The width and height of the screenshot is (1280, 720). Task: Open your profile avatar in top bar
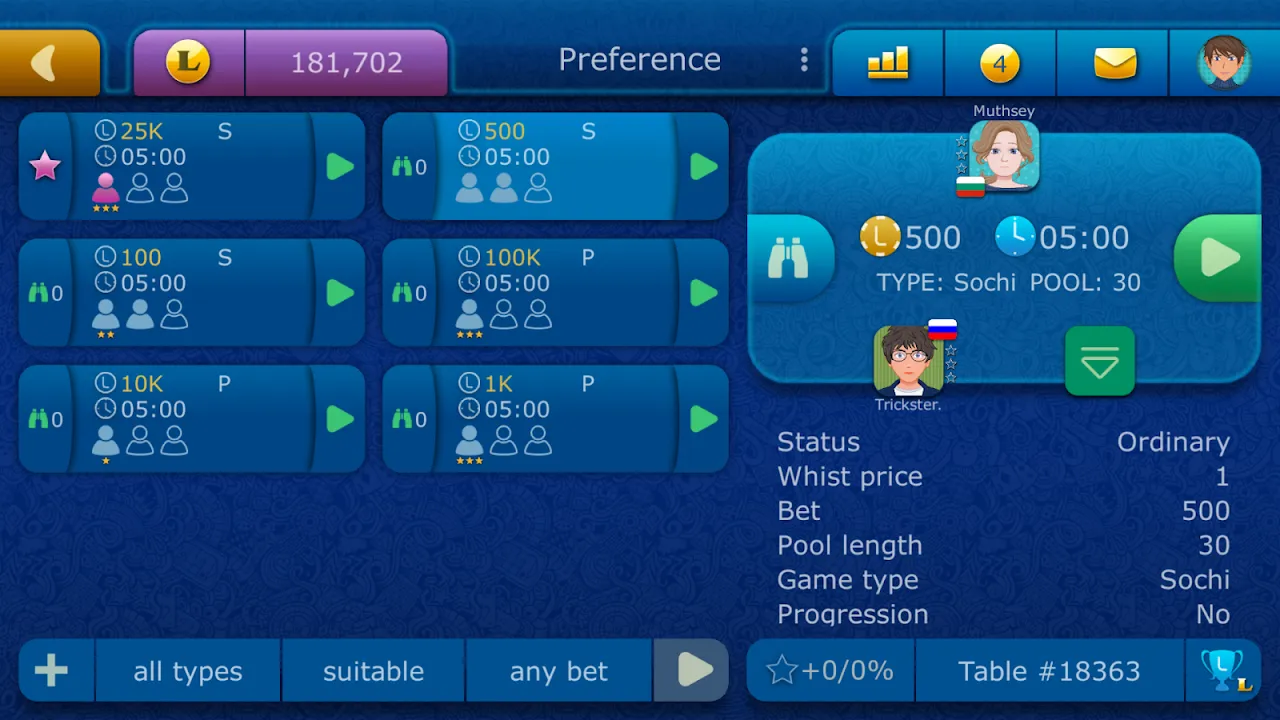coord(1223,62)
